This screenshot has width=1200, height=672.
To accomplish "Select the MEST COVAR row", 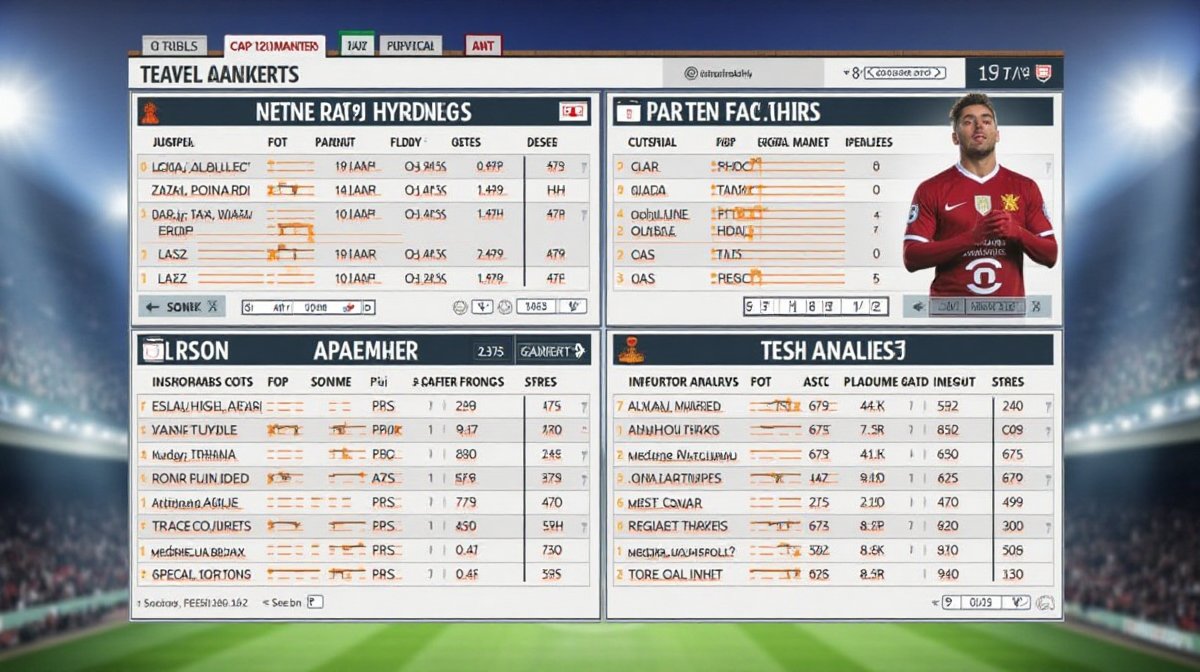I will pos(664,502).
